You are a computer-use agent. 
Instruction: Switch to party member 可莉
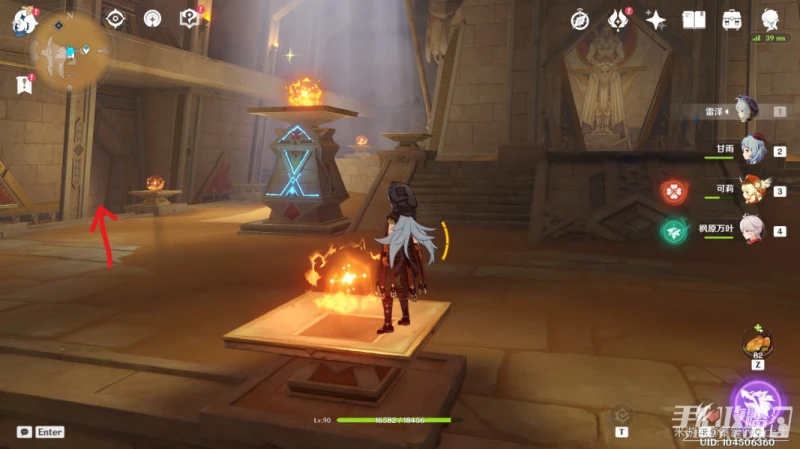(752, 190)
